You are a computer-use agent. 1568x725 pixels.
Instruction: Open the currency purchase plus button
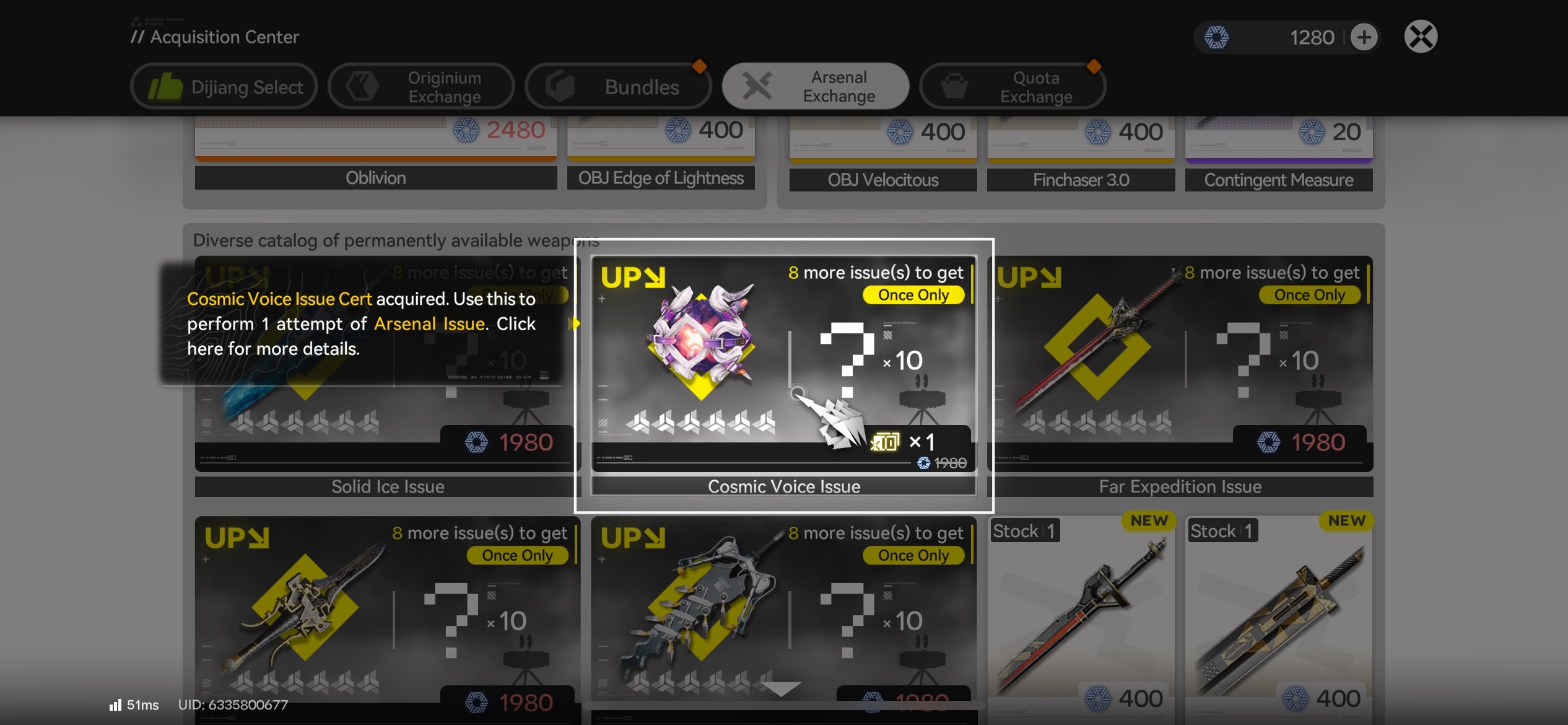pyautogui.click(x=1364, y=37)
